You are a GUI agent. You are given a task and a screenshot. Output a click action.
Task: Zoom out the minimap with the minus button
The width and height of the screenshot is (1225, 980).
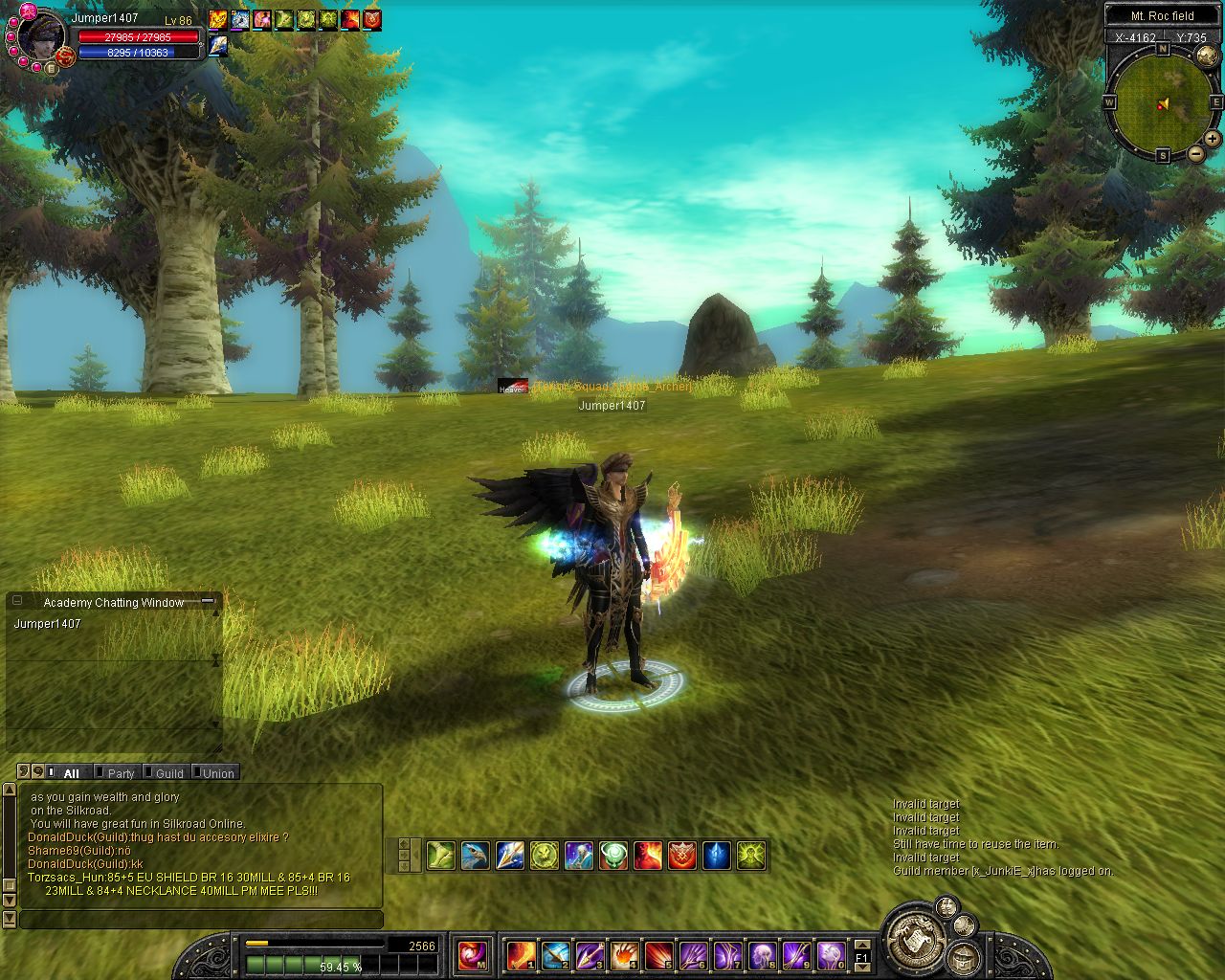click(1196, 153)
